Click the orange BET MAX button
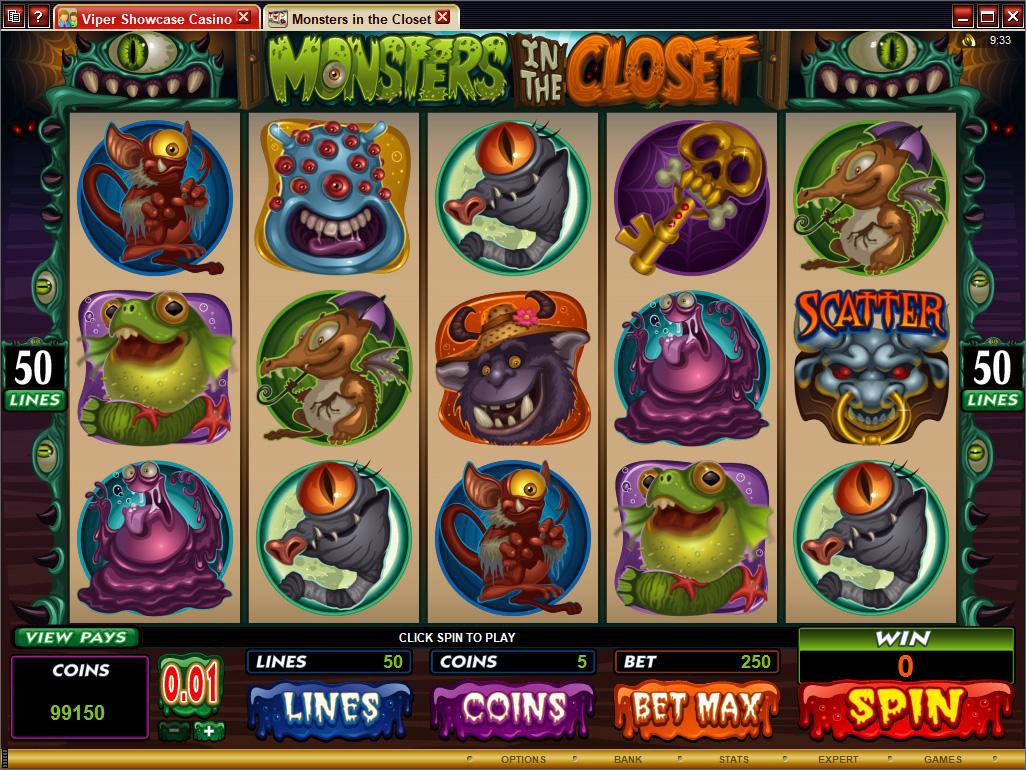1026x770 pixels. 695,709
